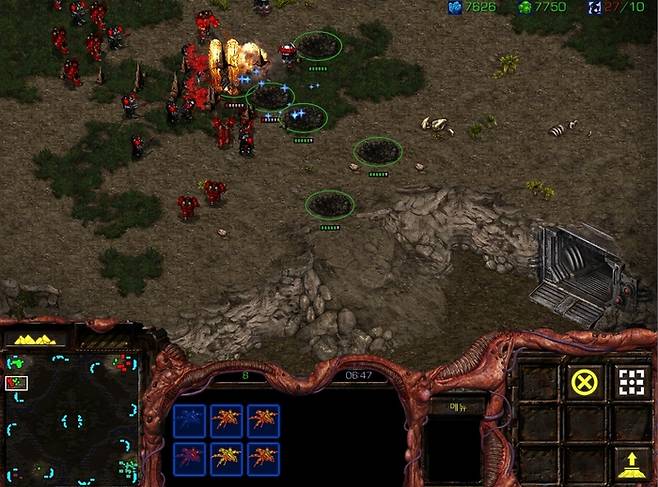Click the minimap
The width and height of the screenshot is (658, 487).
click(71, 415)
